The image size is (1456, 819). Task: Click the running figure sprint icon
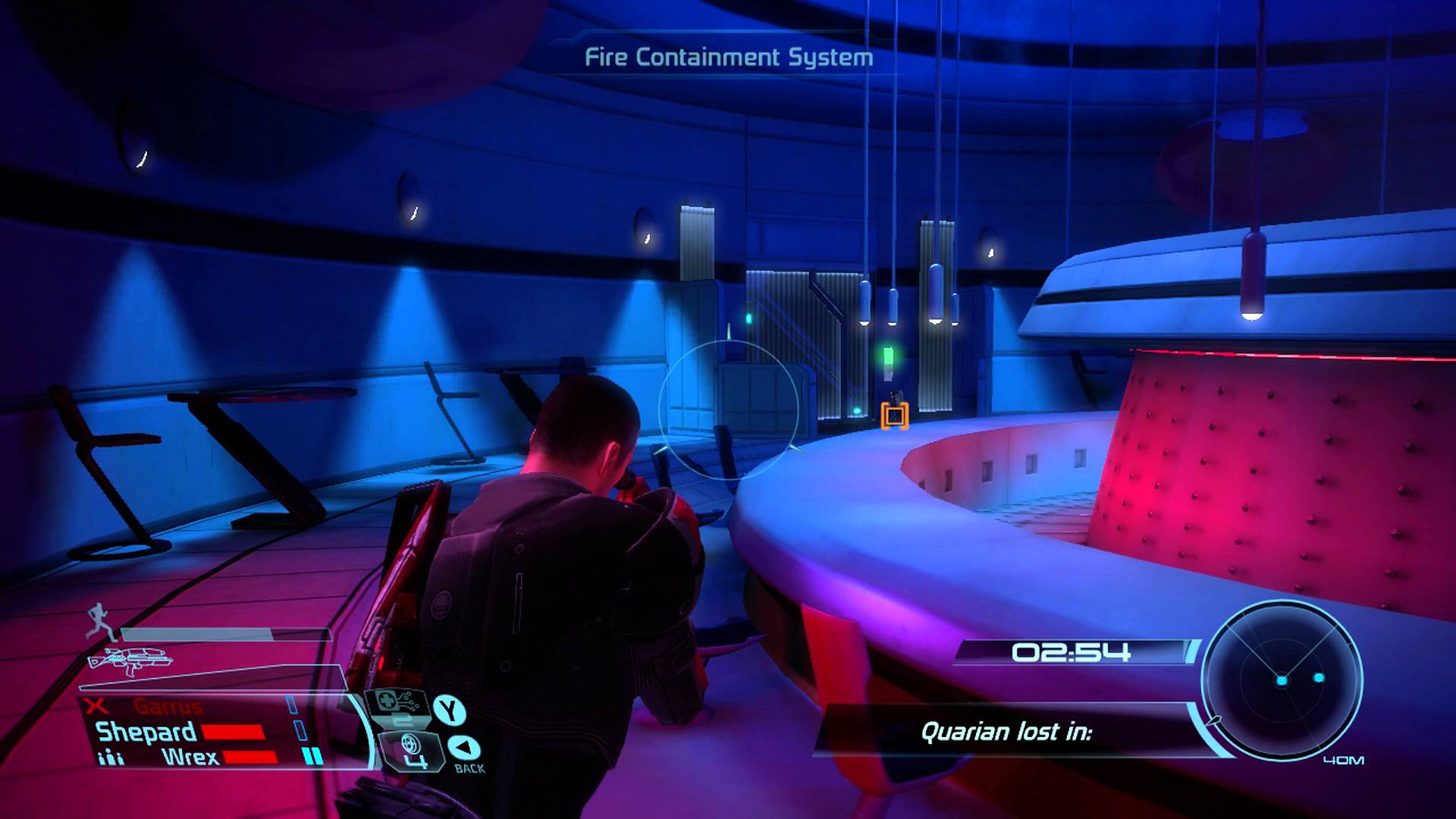[99, 622]
